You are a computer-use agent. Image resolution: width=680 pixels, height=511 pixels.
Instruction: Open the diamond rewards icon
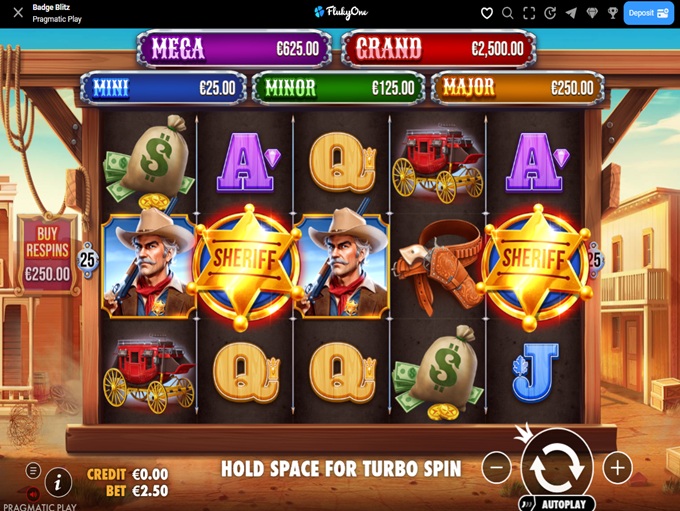point(592,13)
